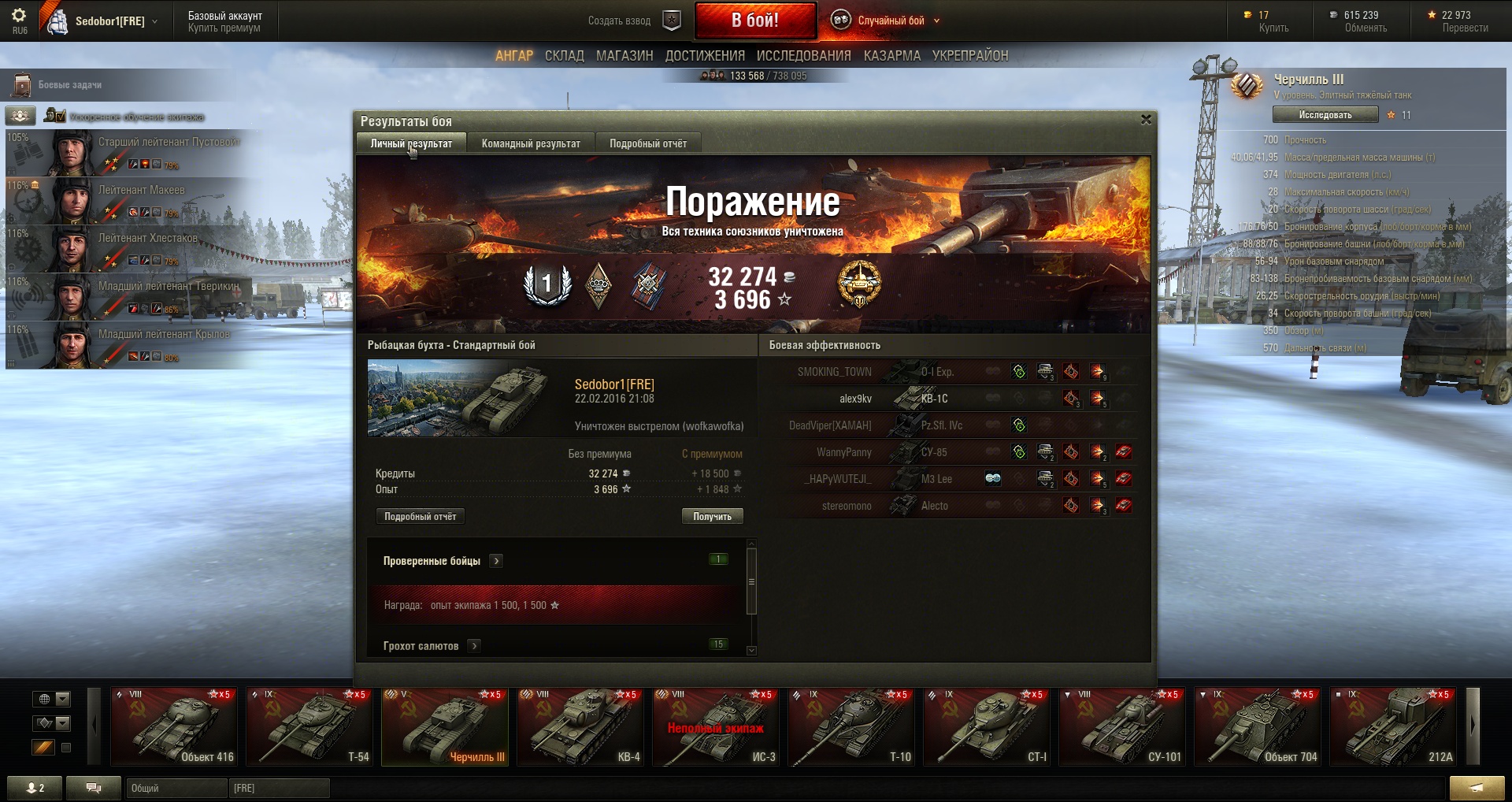Expand the Проверенные бойцы mission entry
This screenshot has height=802, width=1512.
[496, 561]
